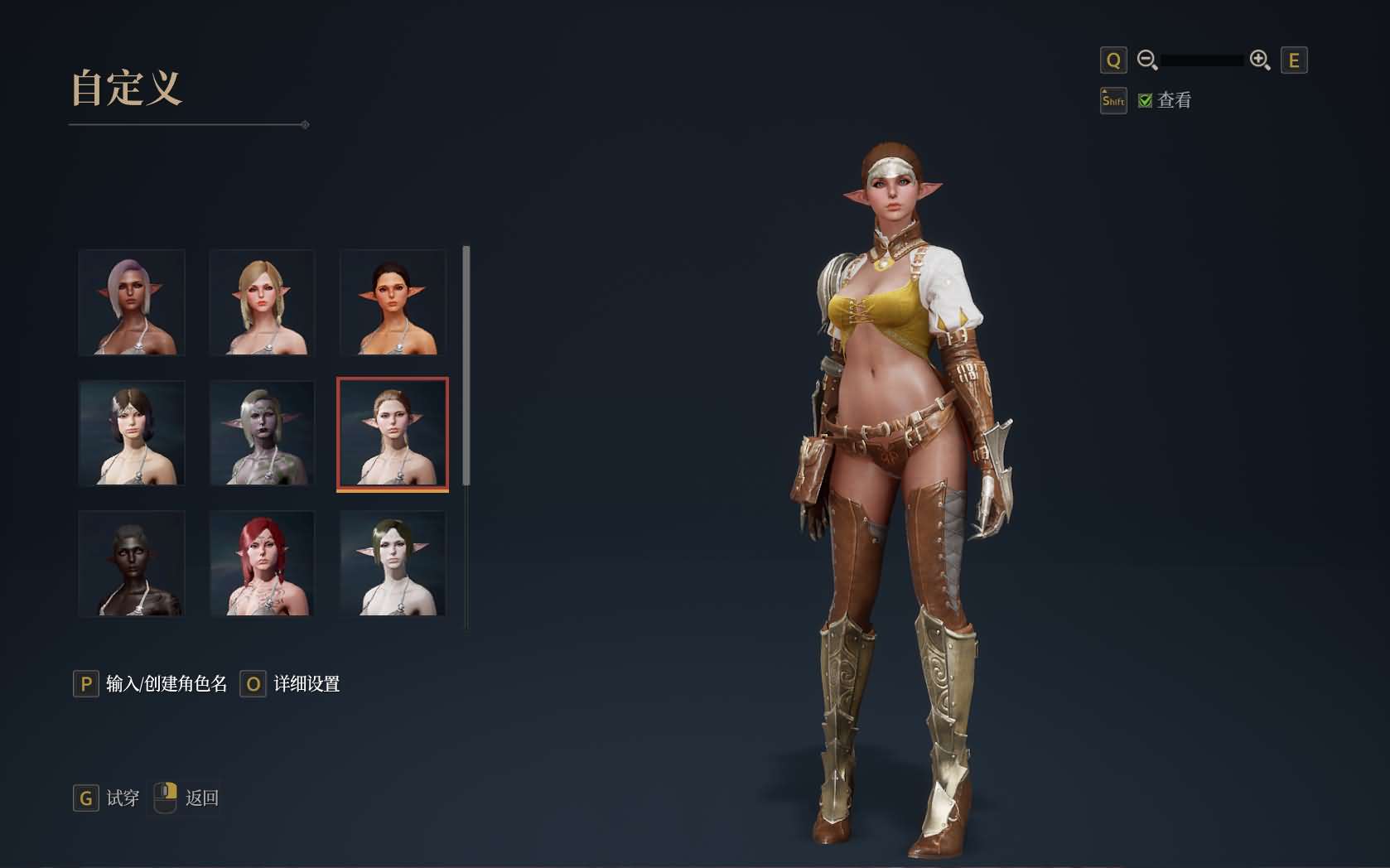Viewport: 1390px width, 868px height.
Task: Click 试穿 to try on outfit
Action: 121,798
